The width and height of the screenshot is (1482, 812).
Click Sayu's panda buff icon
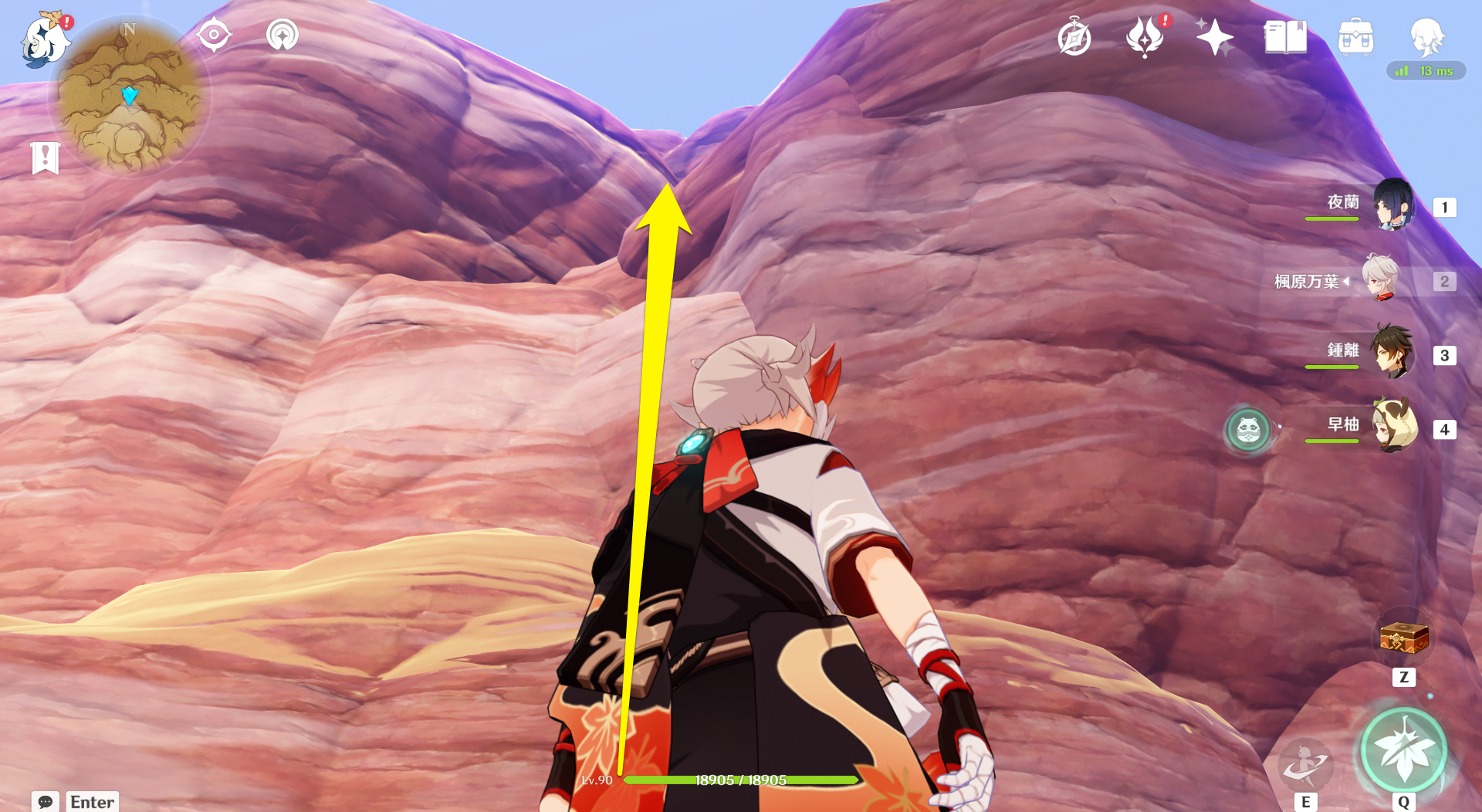[1248, 431]
